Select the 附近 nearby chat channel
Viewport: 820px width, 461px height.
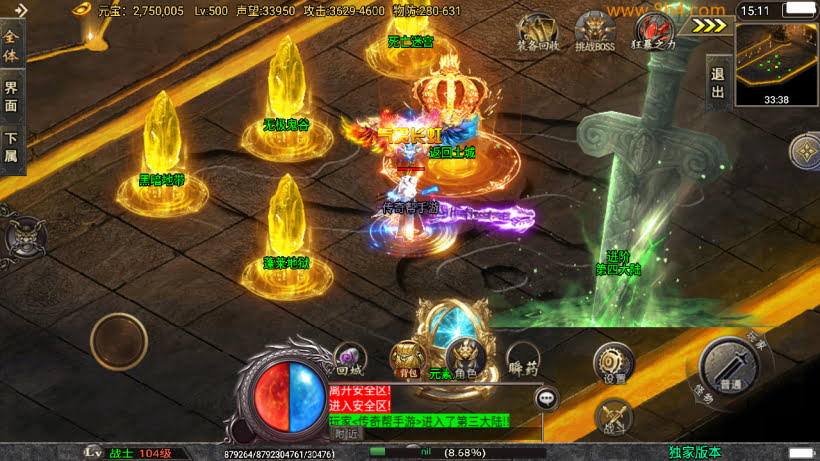(346, 434)
